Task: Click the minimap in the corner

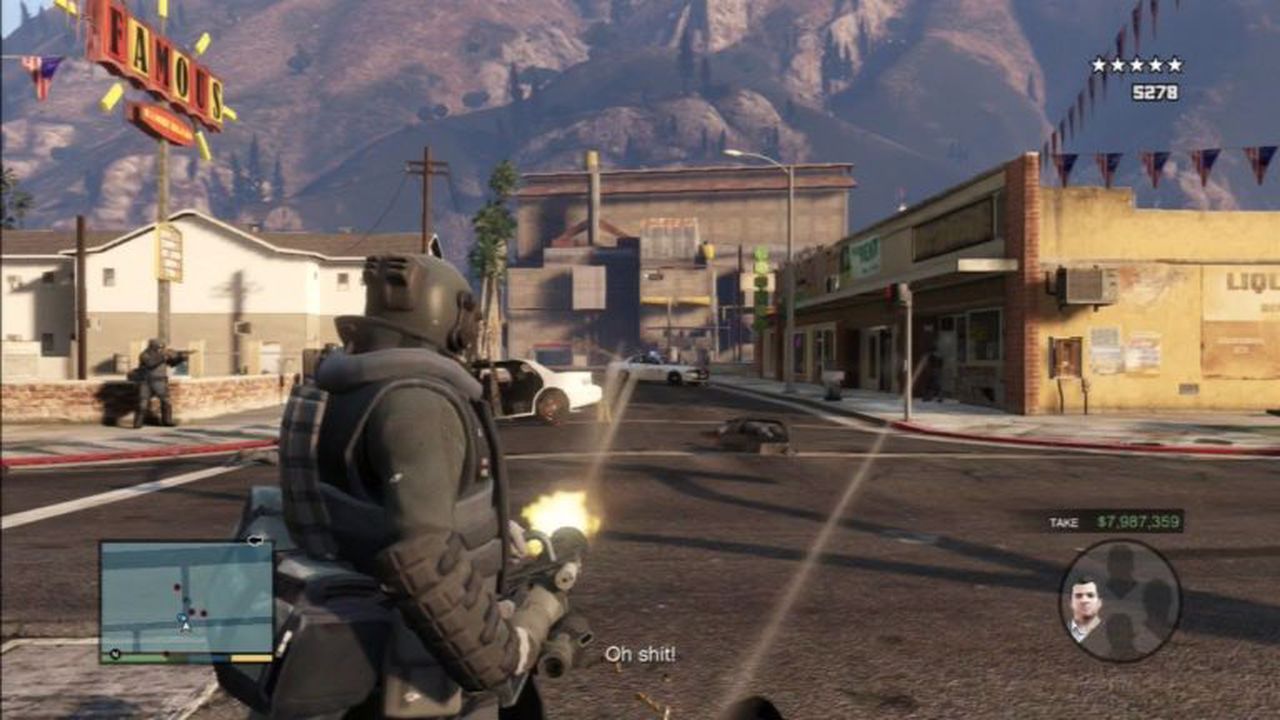Action: [x=187, y=600]
